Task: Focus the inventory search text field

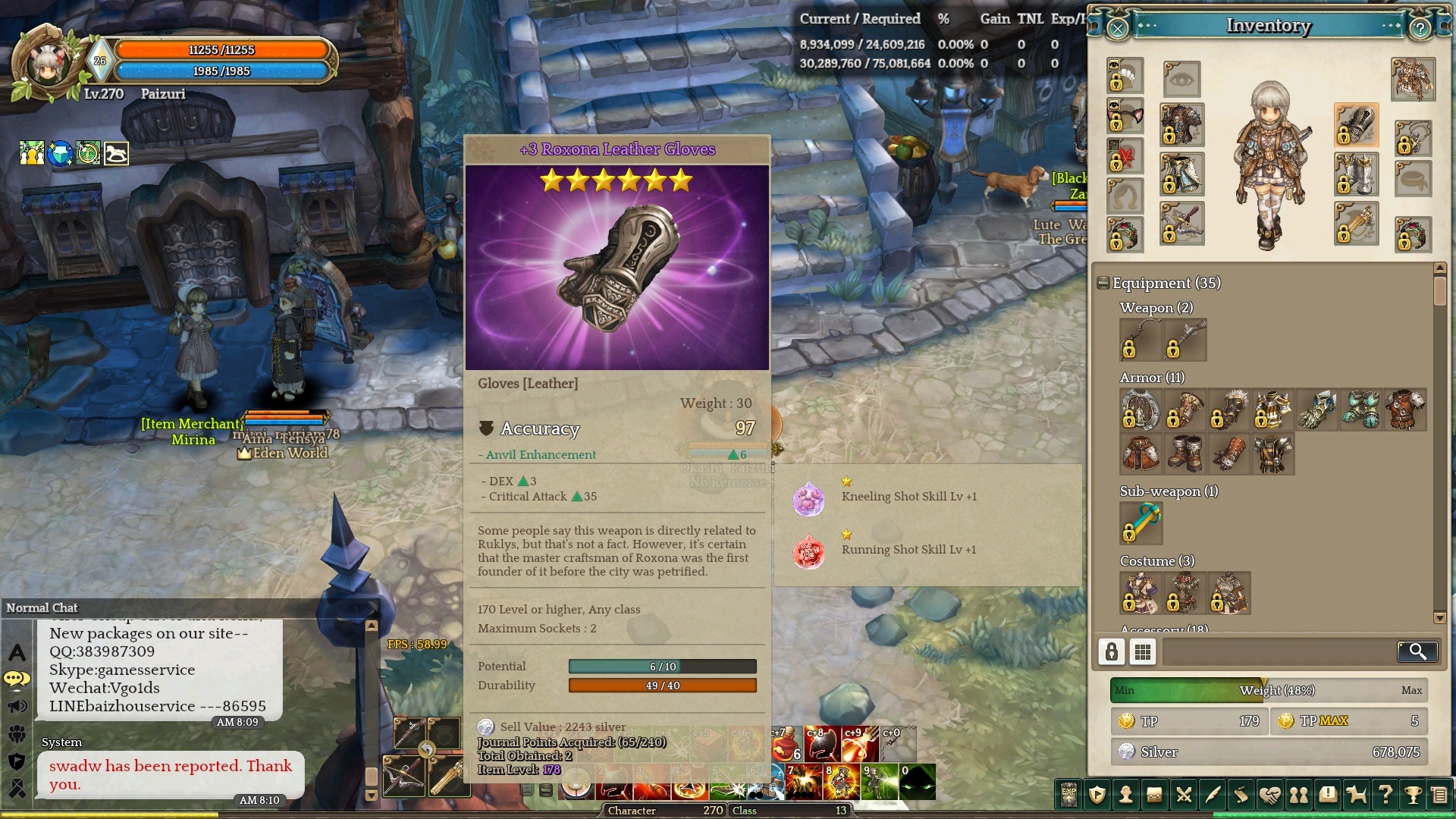Action: [x=1278, y=651]
